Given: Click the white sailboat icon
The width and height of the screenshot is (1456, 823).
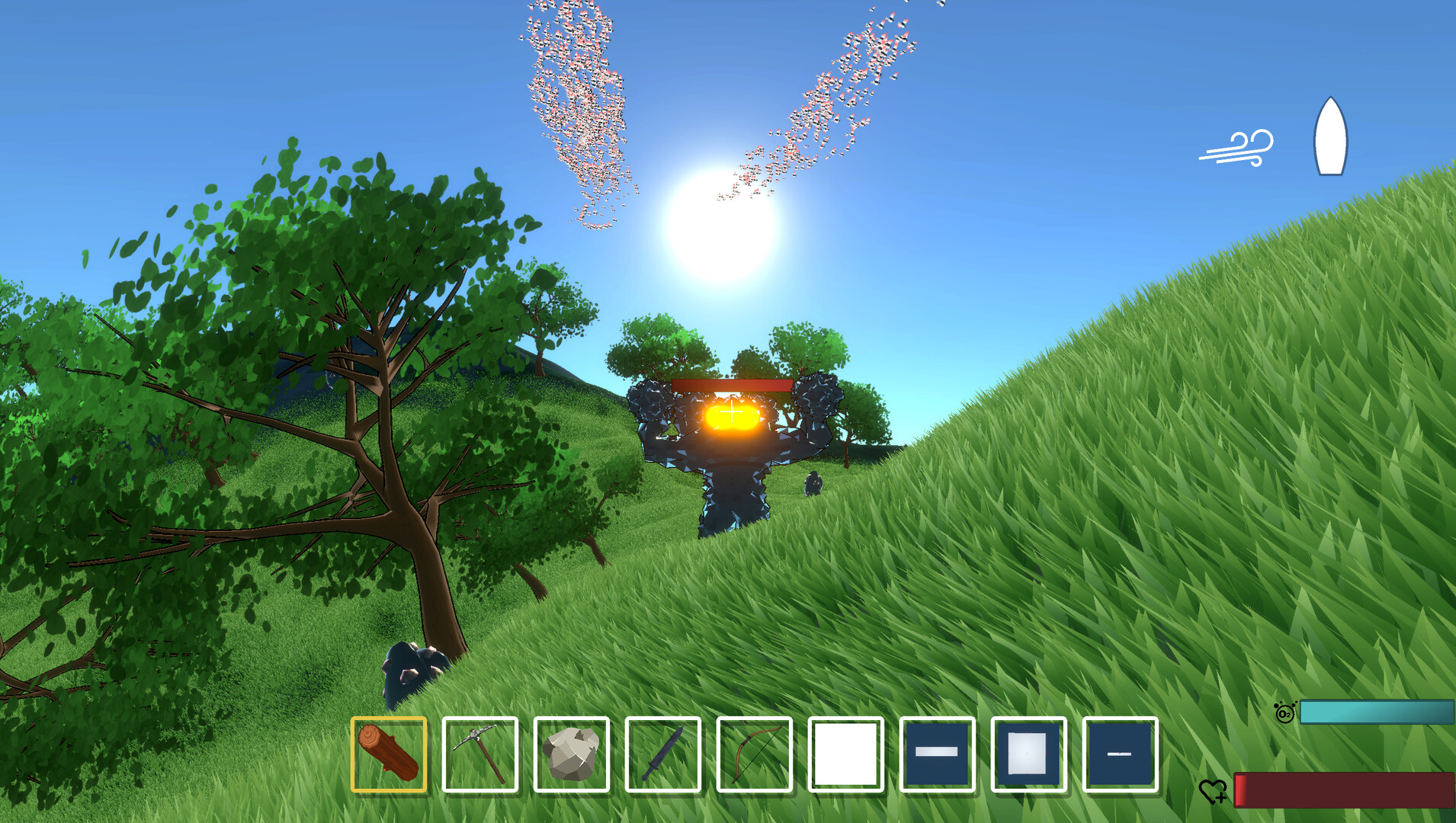Looking at the screenshot, I should [x=1330, y=137].
